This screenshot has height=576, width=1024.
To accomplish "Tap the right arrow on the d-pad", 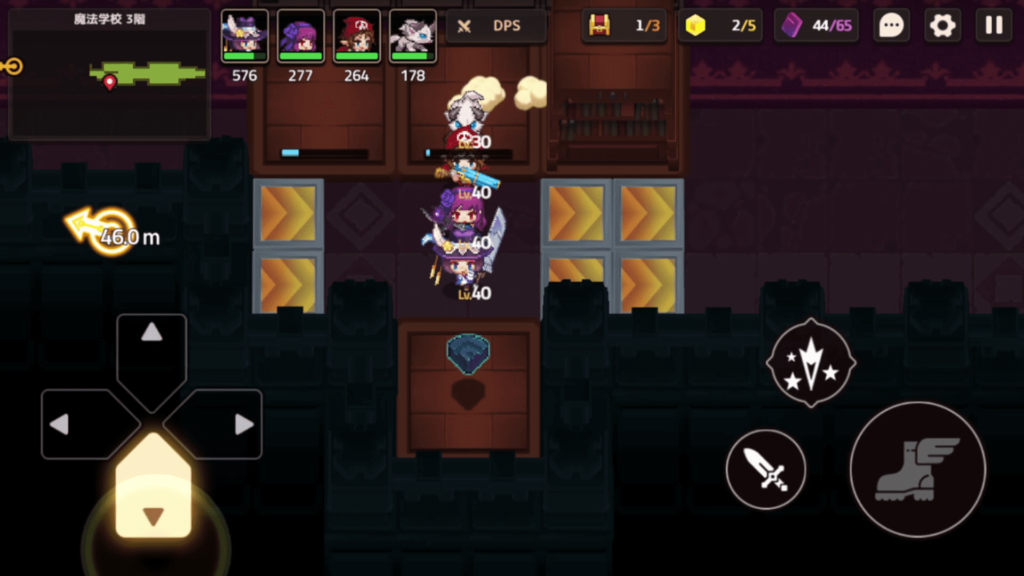I will coord(227,424).
